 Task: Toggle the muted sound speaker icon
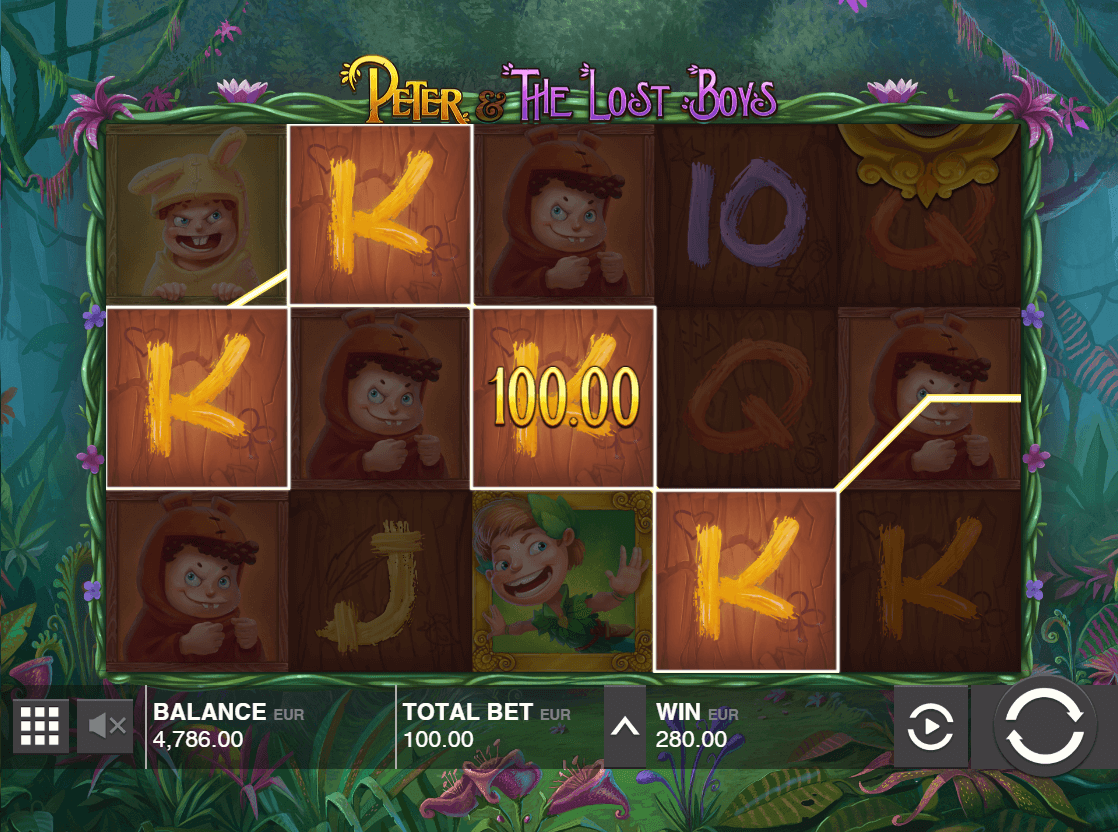[106, 725]
